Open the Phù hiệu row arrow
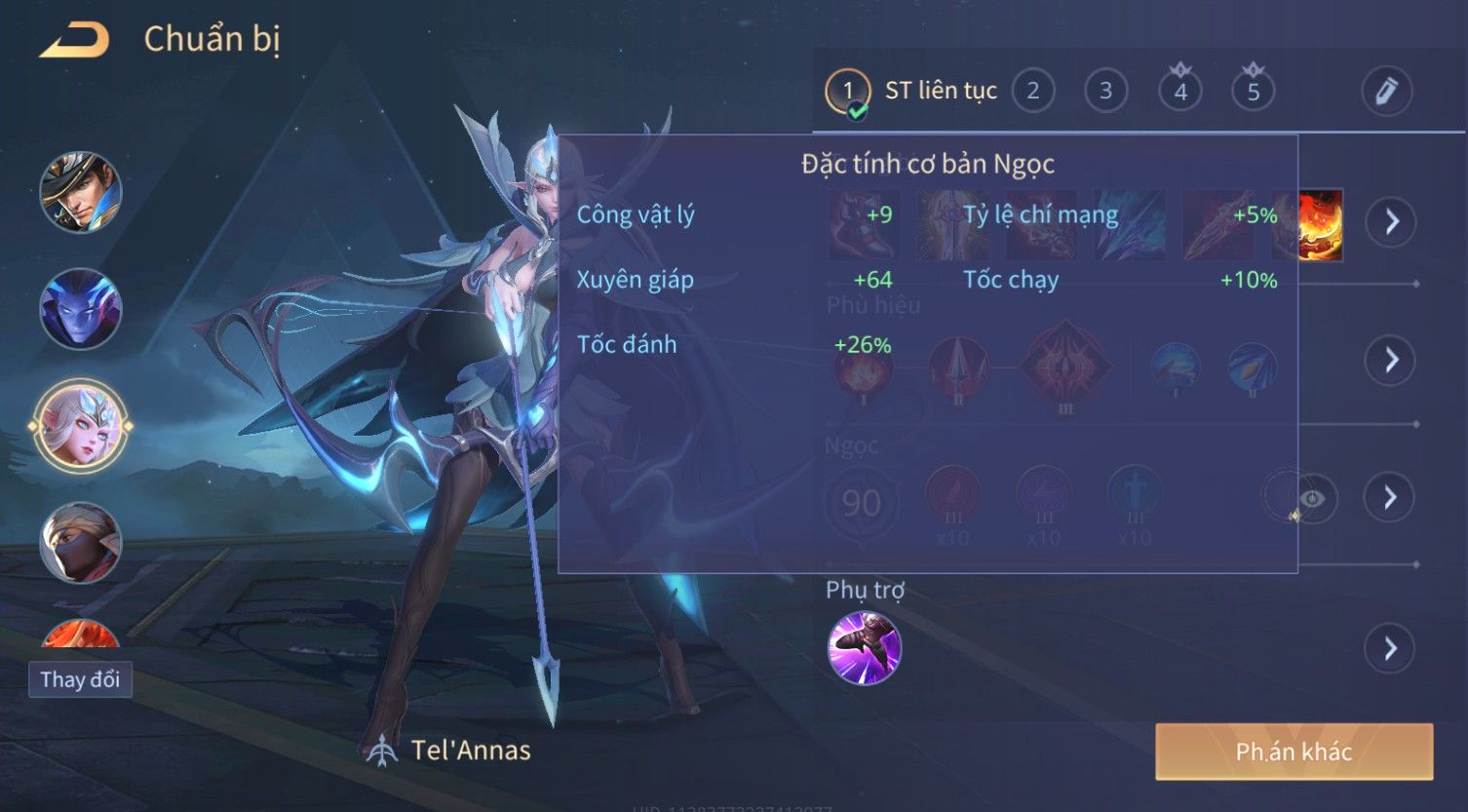 pyautogui.click(x=1390, y=360)
